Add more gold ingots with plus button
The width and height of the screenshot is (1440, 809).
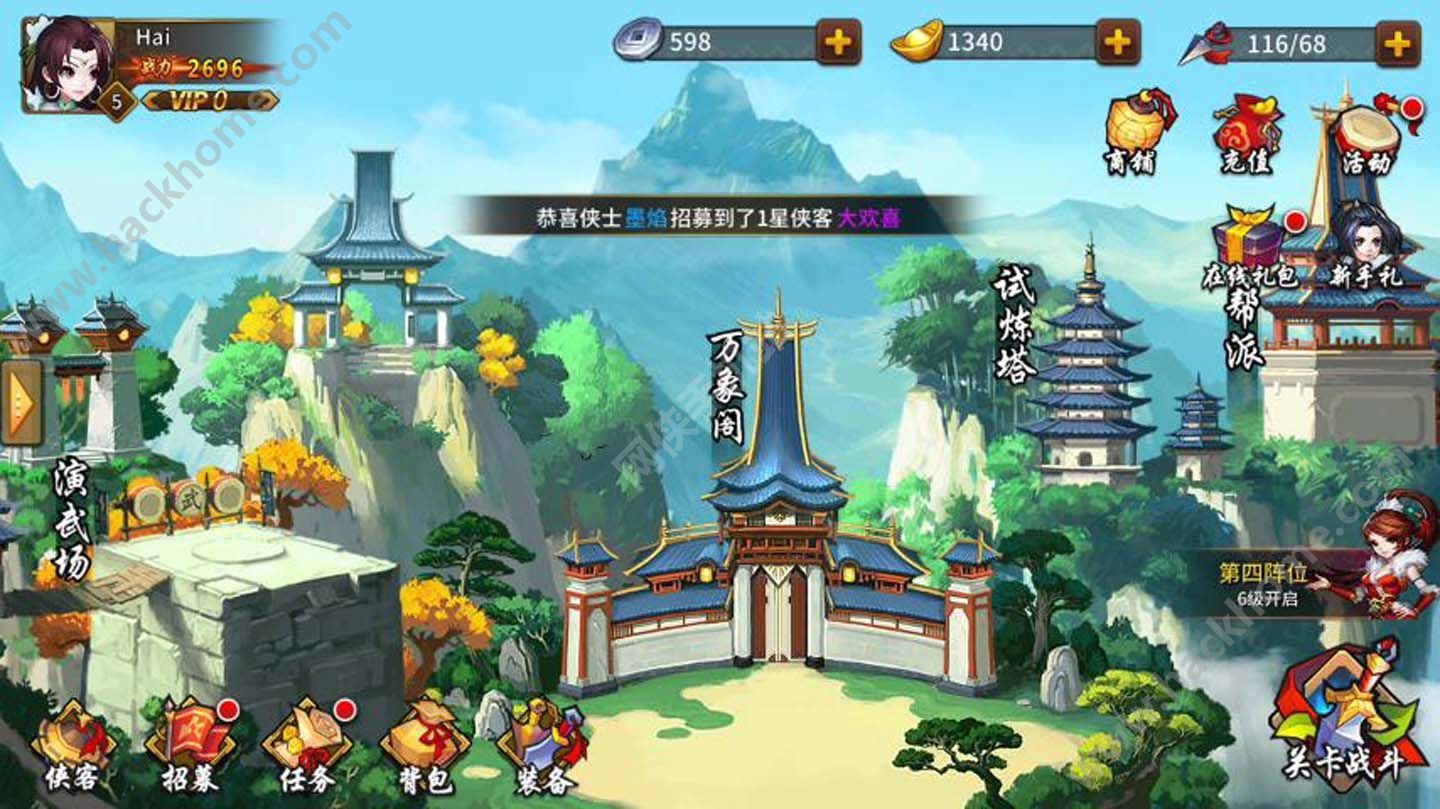1118,42
